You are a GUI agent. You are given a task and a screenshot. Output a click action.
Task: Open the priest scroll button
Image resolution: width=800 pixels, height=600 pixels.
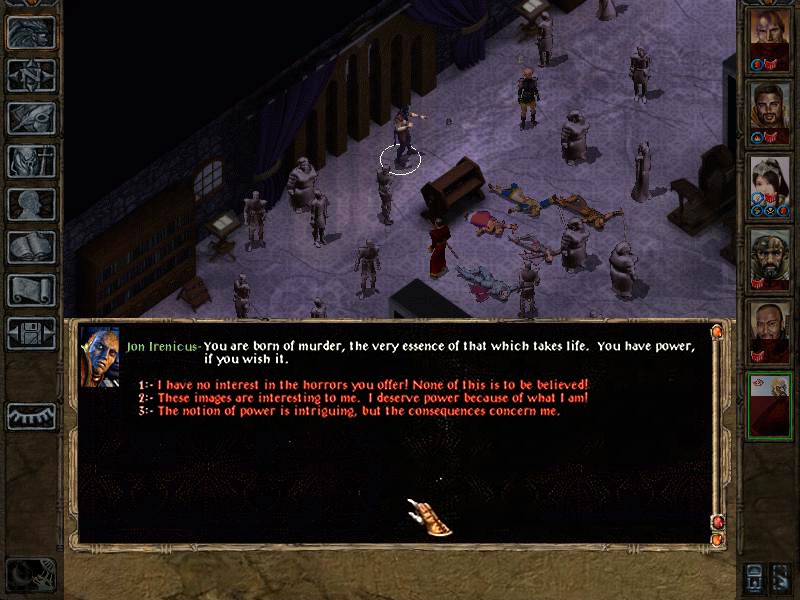point(31,290)
